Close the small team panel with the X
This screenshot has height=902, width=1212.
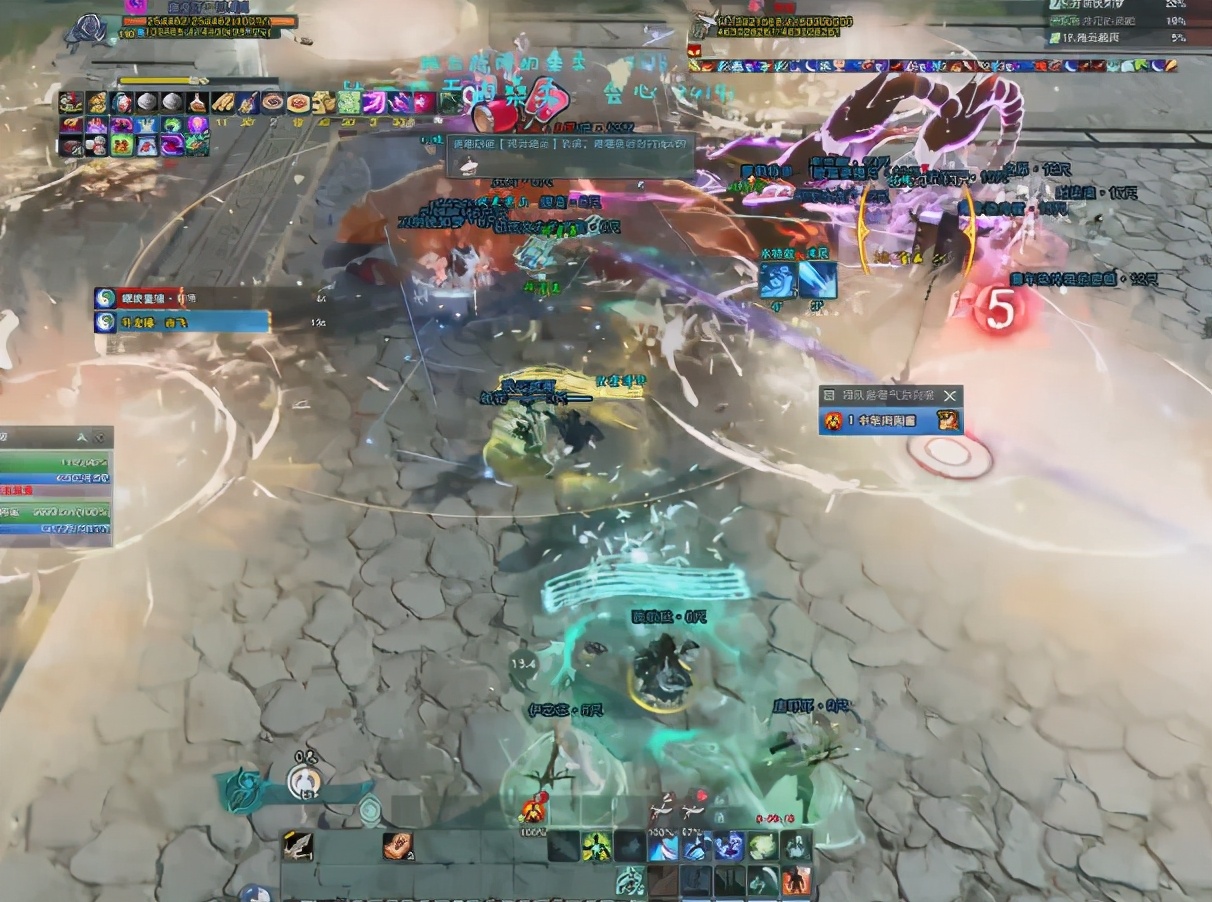[x=950, y=396]
